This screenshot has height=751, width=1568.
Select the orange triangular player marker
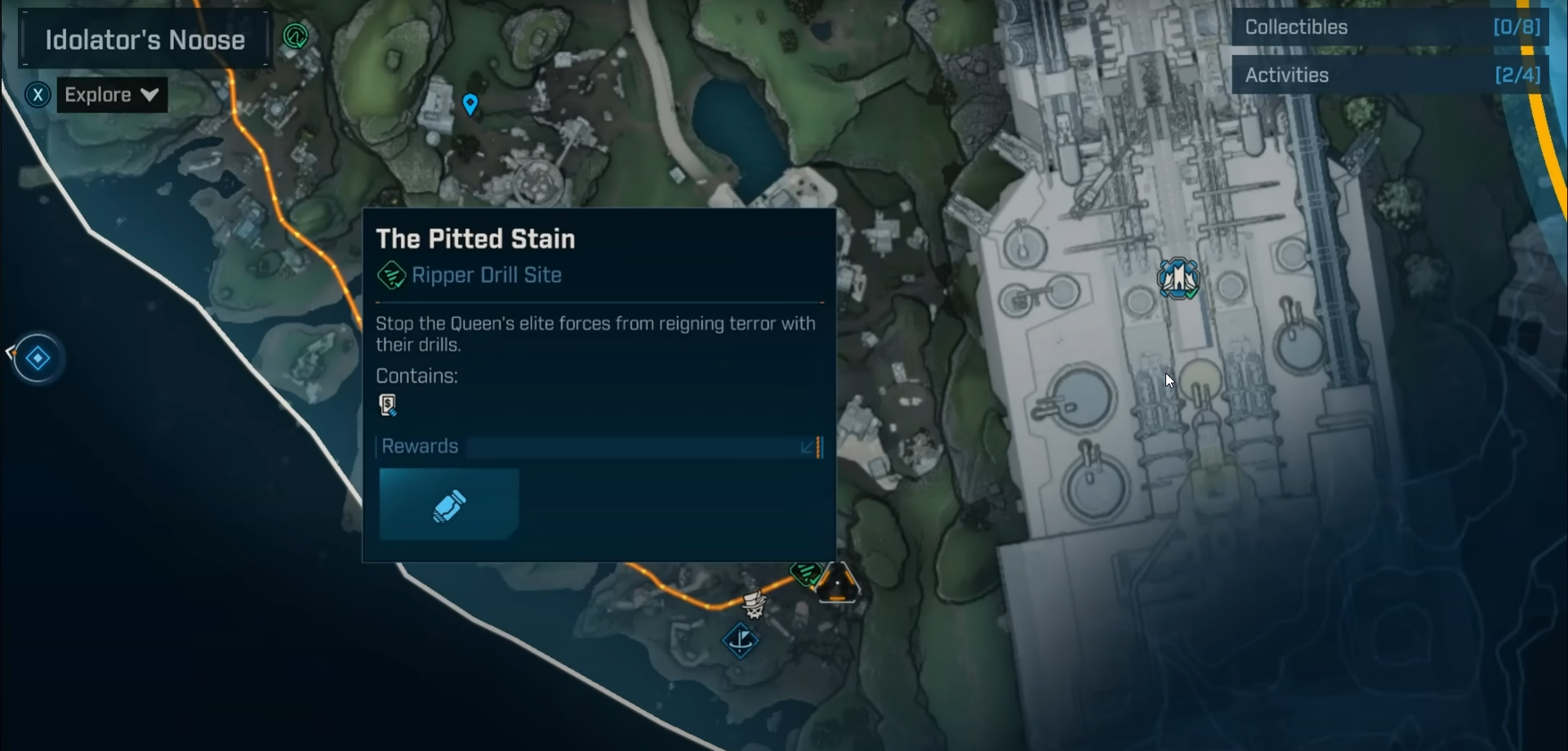click(x=837, y=583)
